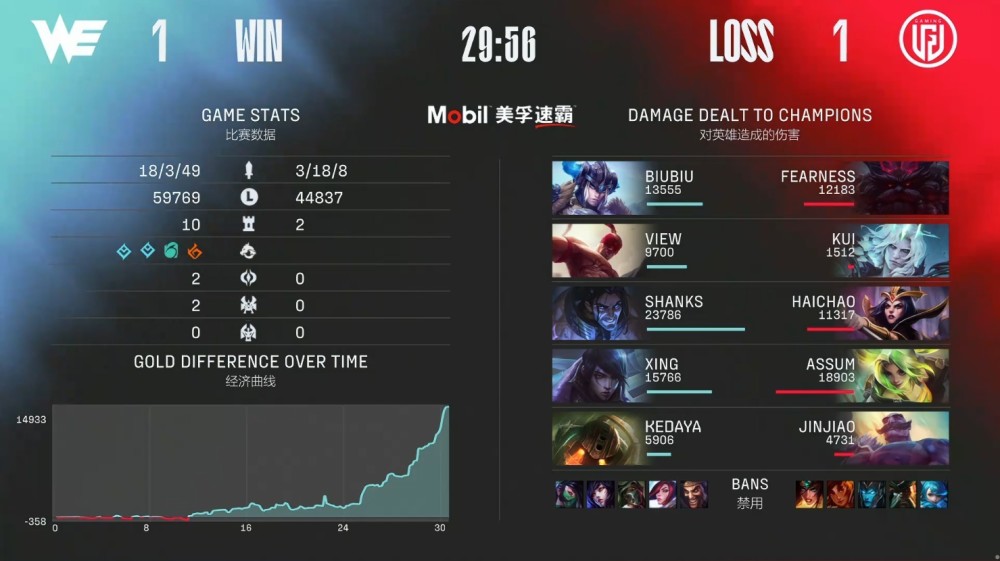Viewport: 1000px width, 561px height.
Task: Pick KEDAYA's damage row
Action: pos(650,438)
